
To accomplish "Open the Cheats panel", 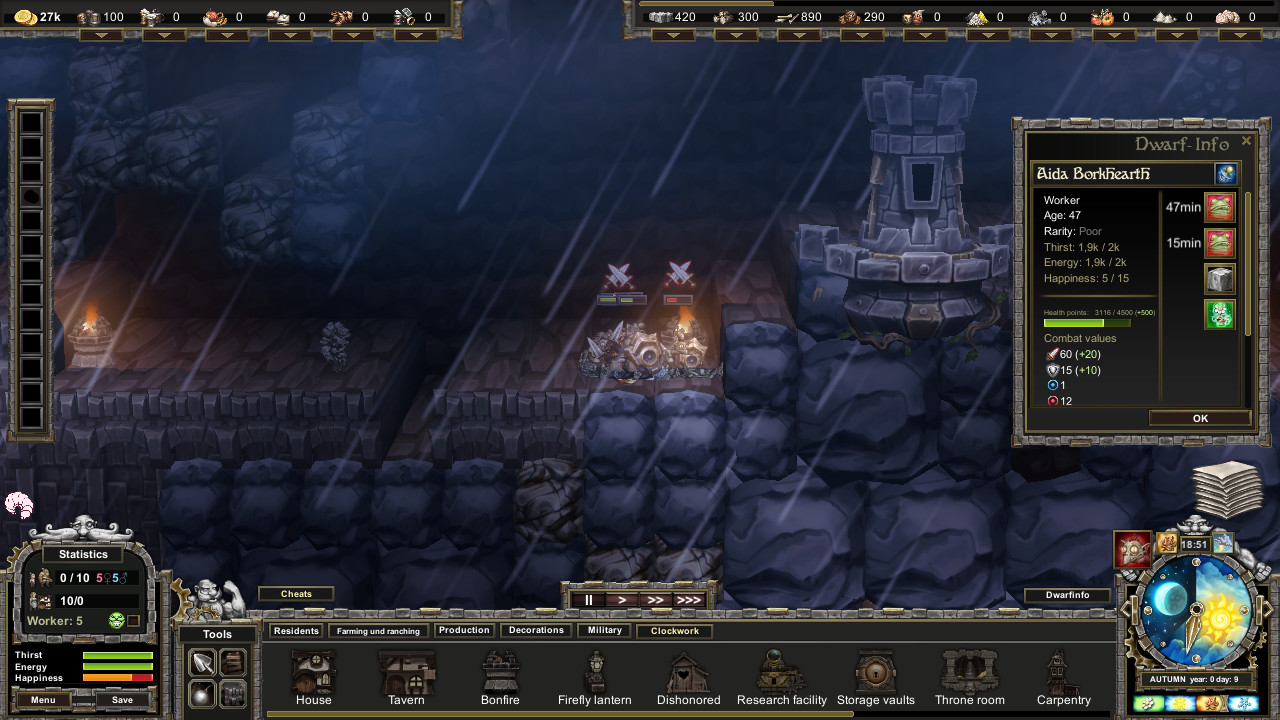I will (296, 593).
